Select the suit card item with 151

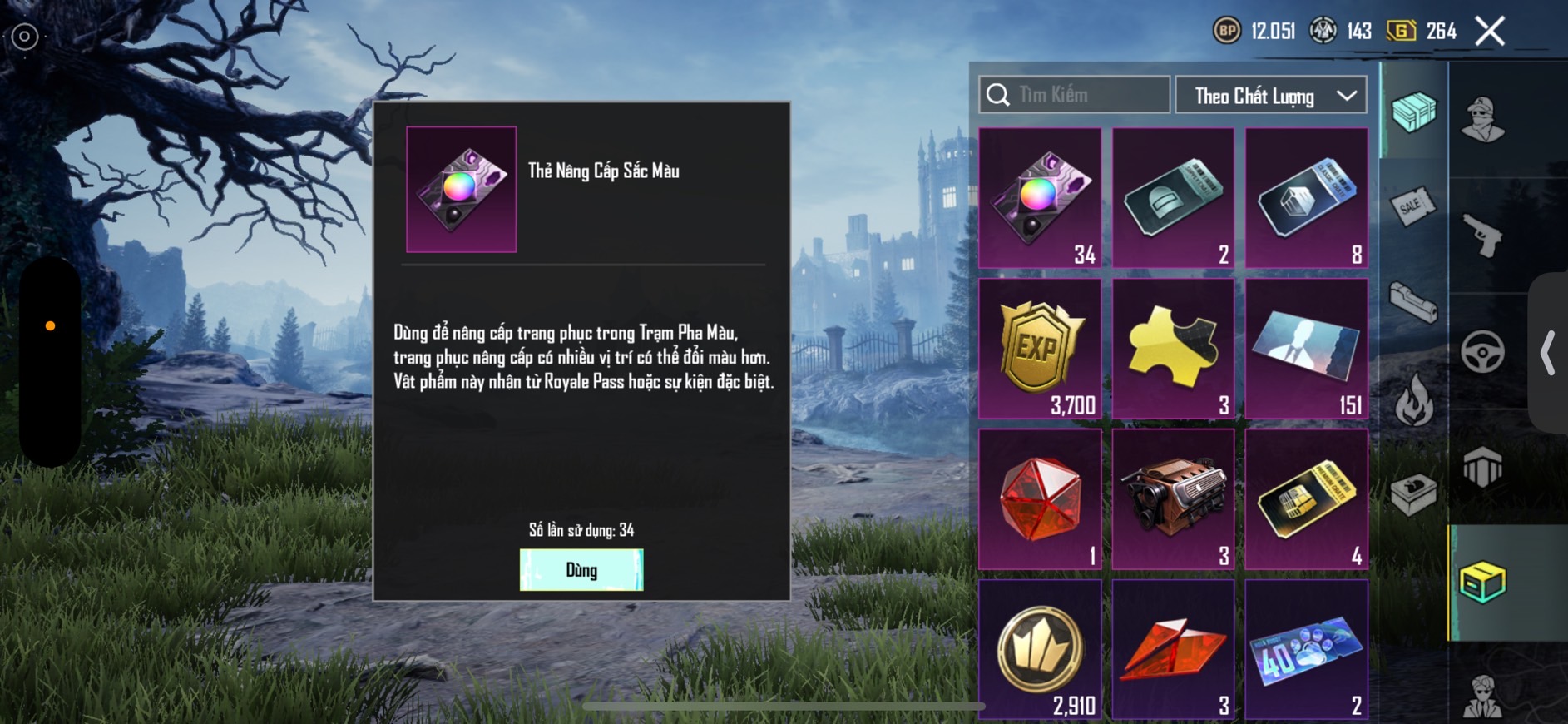[1306, 349]
